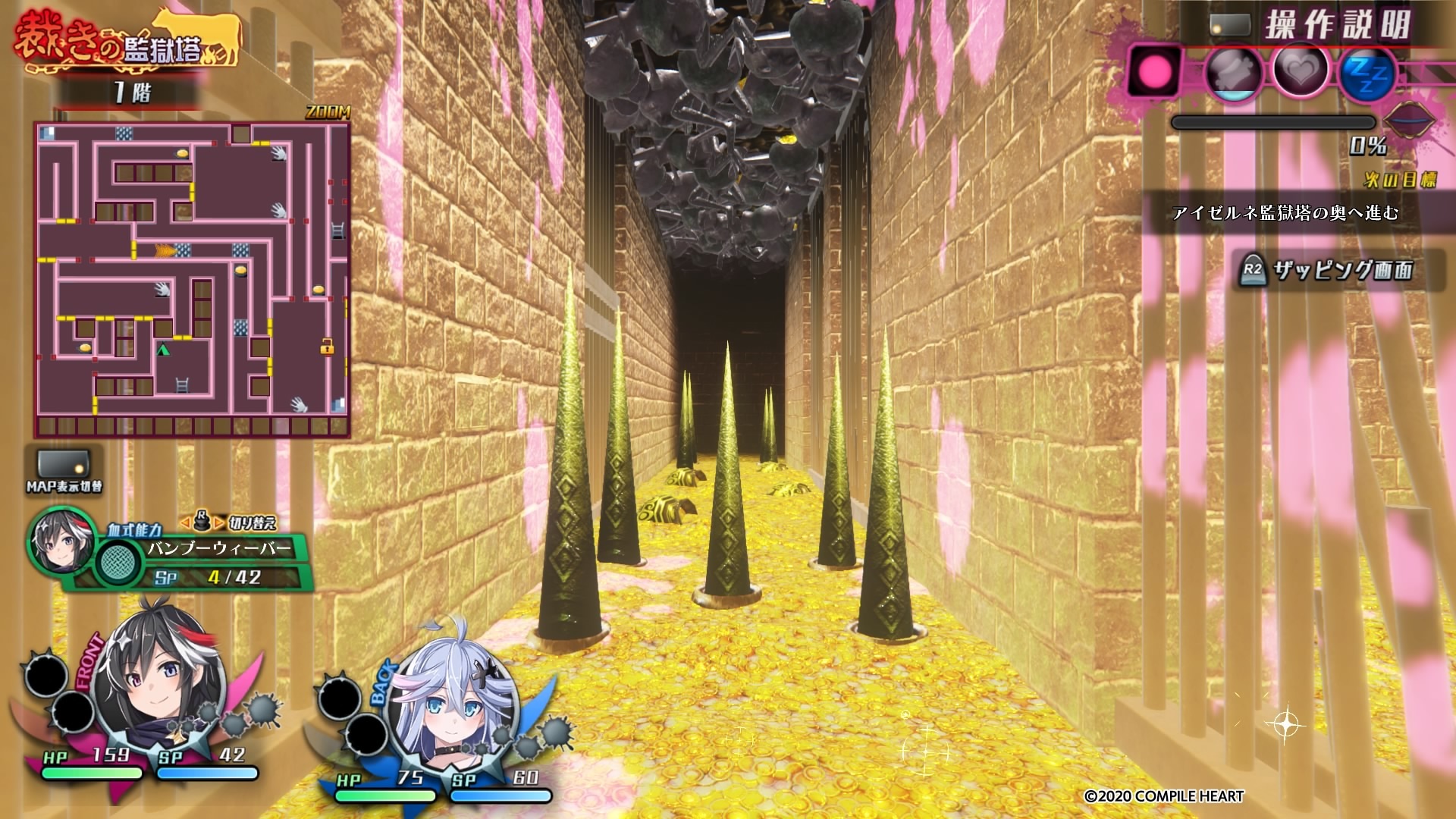The image size is (1456, 819).
Task: Toggle the minimap ZOOM mode
Action: pos(328,112)
